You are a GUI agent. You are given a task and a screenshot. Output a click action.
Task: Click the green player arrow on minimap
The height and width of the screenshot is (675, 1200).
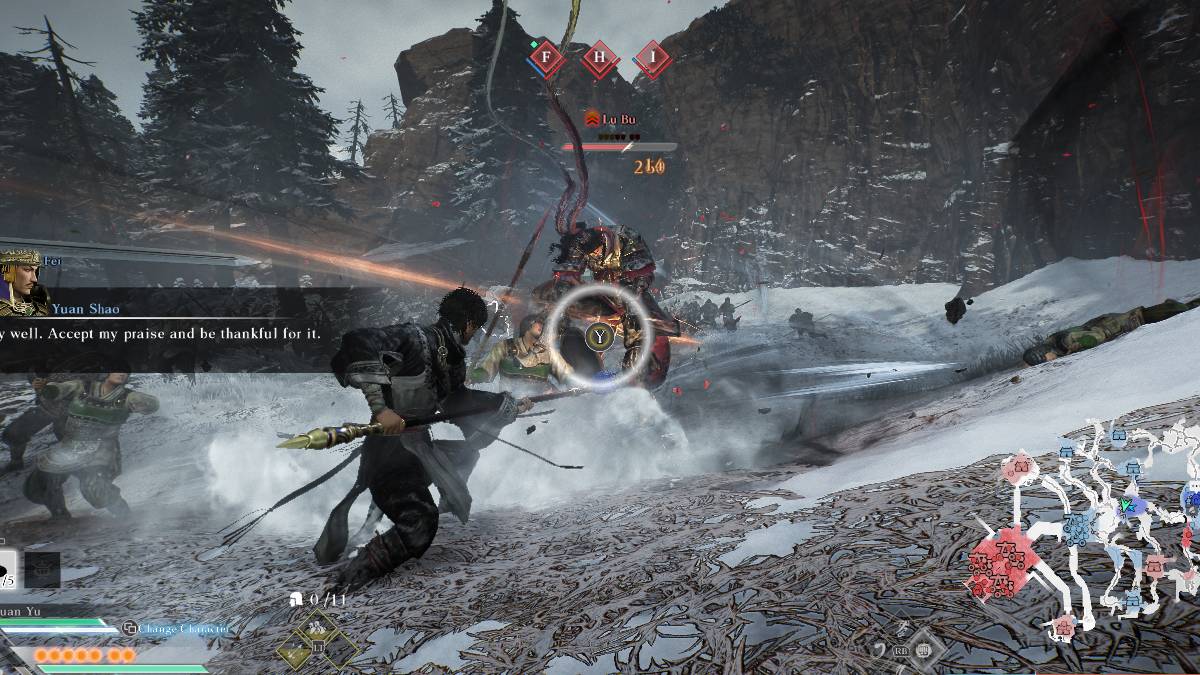(x=1129, y=506)
